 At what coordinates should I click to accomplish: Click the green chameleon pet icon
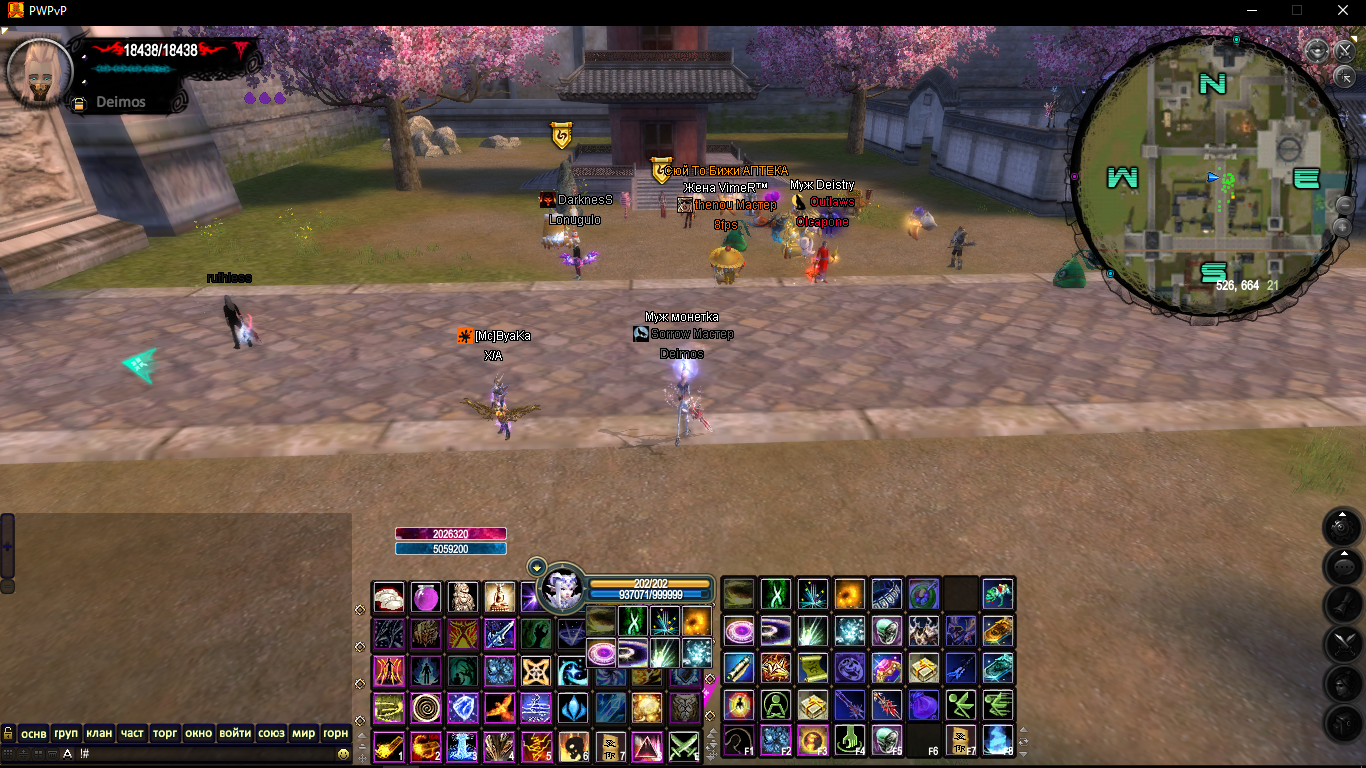pyautogui.click(x=997, y=594)
